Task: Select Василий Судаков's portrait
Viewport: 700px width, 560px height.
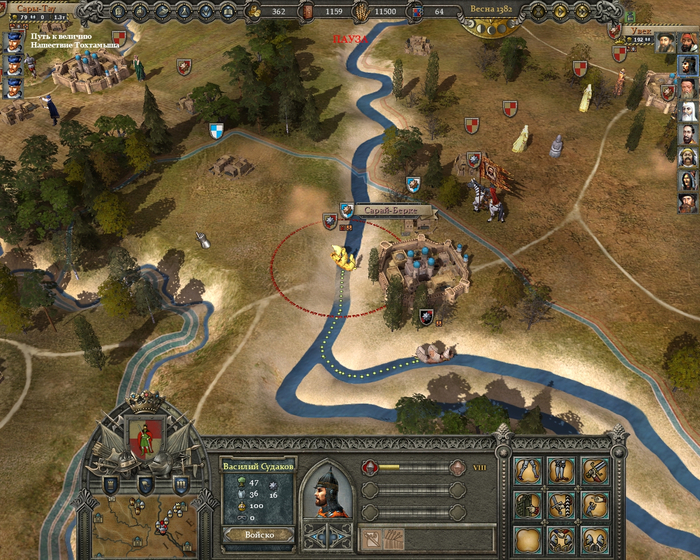Action: tap(328, 490)
